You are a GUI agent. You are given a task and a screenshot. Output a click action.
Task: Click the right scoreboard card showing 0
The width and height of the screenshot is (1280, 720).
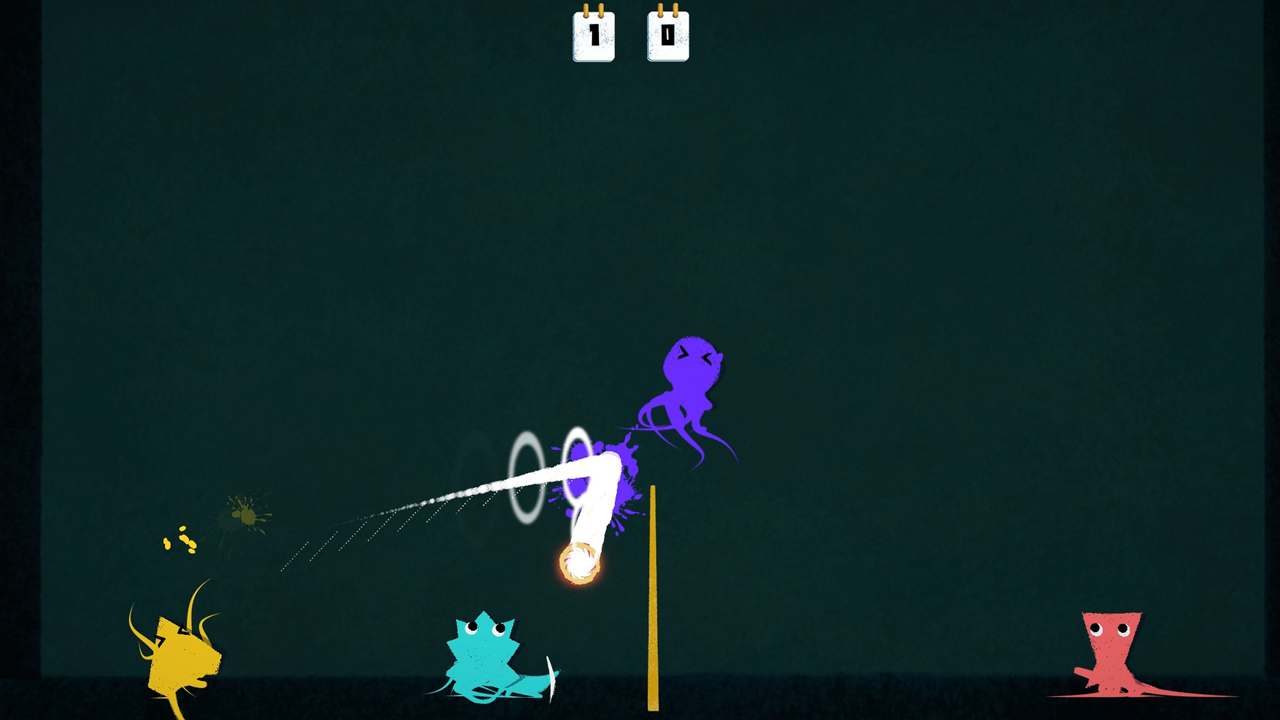pyautogui.click(x=667, y=37)
